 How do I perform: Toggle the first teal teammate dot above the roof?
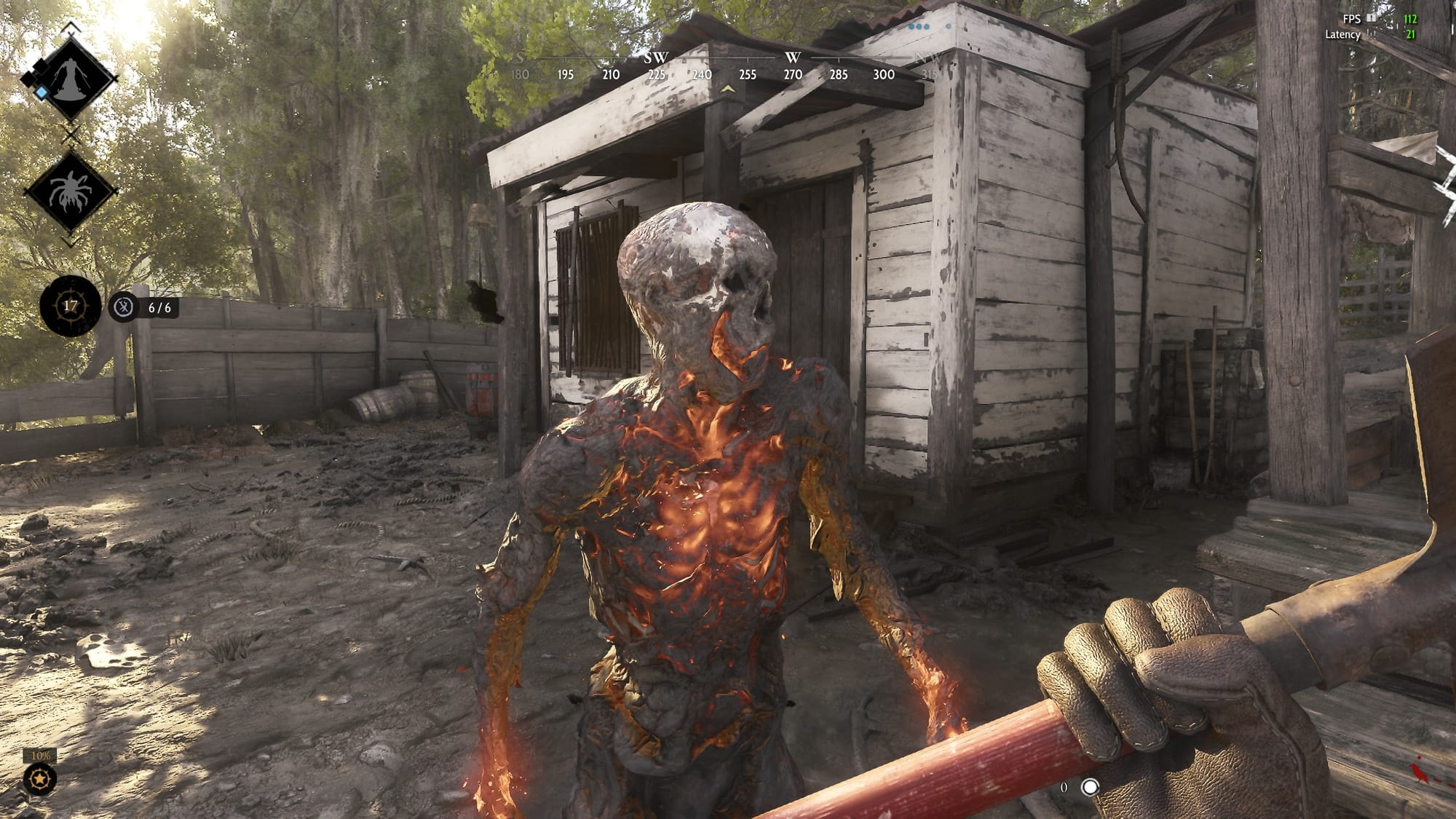[911, 26]
